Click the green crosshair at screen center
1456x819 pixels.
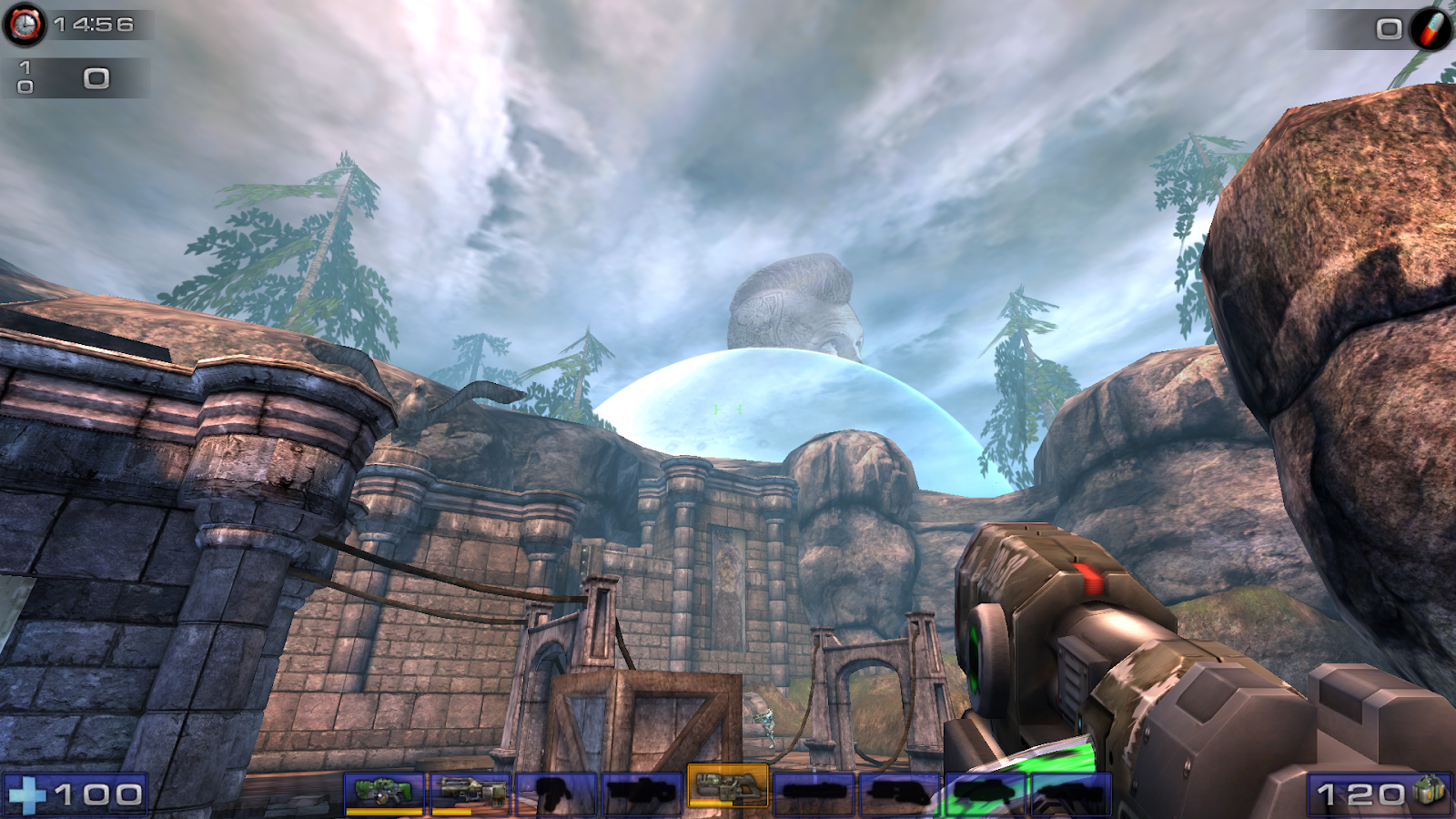[x=728, y=409]
